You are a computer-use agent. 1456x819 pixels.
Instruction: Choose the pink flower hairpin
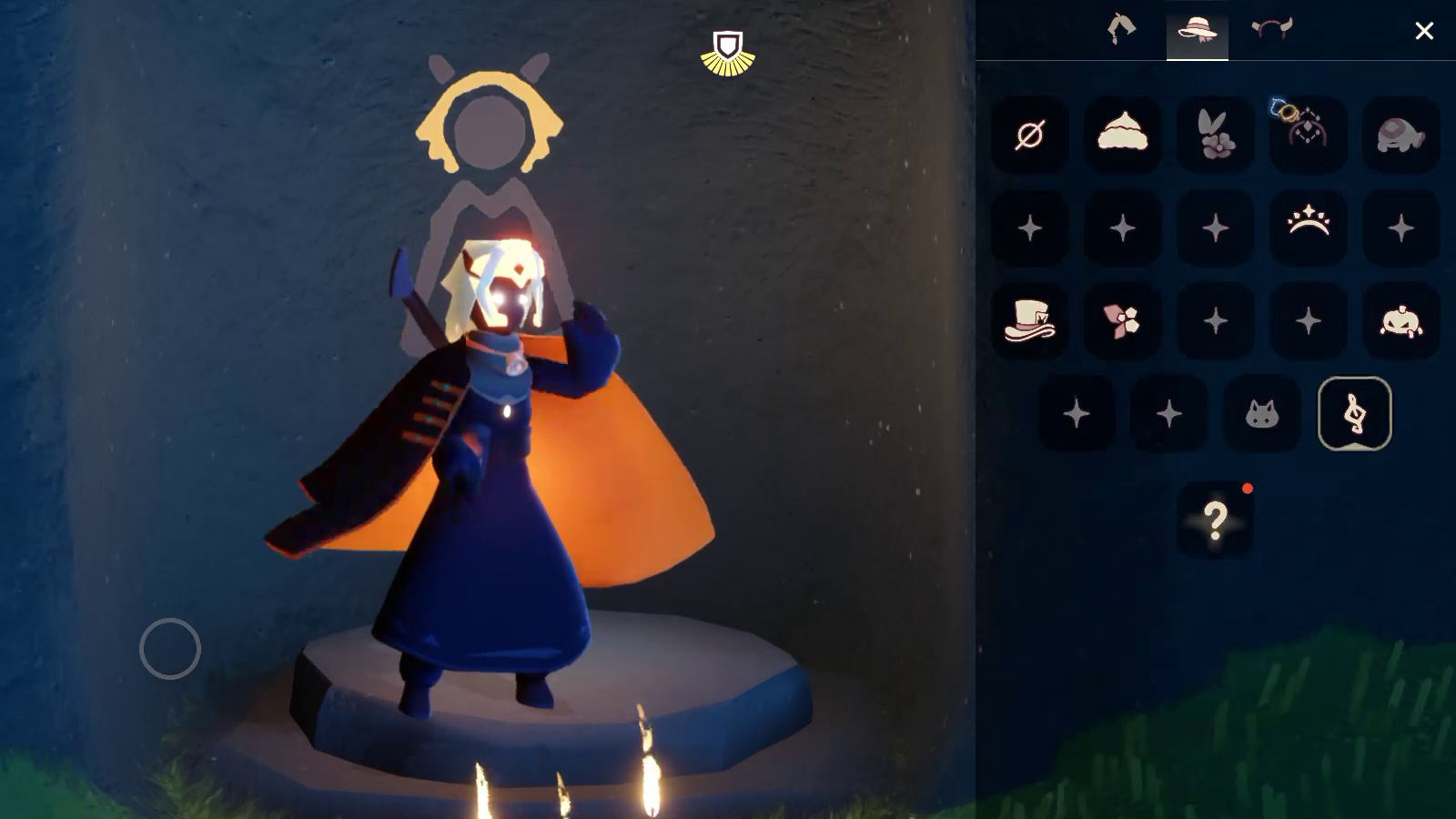point(1122,321)
